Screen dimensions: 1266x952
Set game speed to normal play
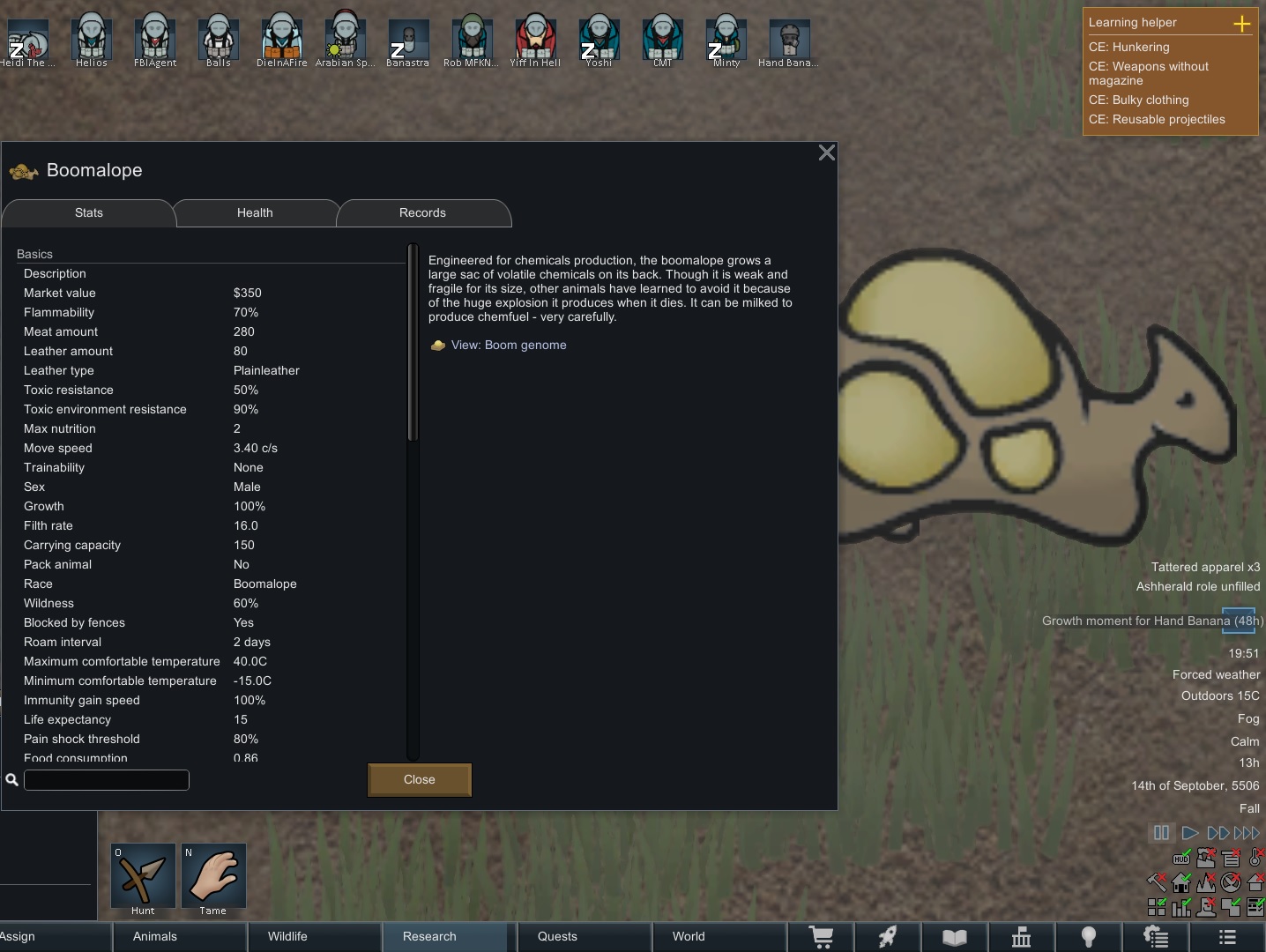tap(1189, 833)
